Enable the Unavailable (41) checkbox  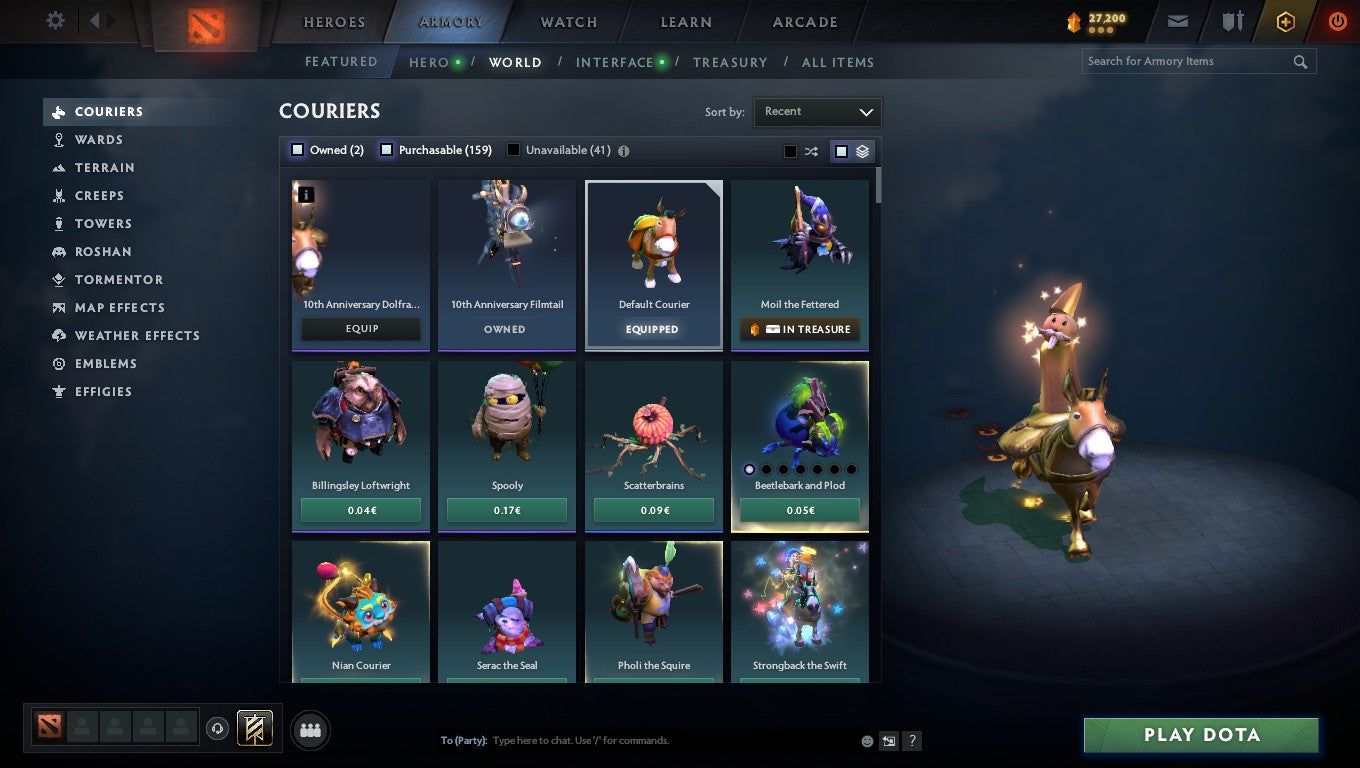coord(513,149)
